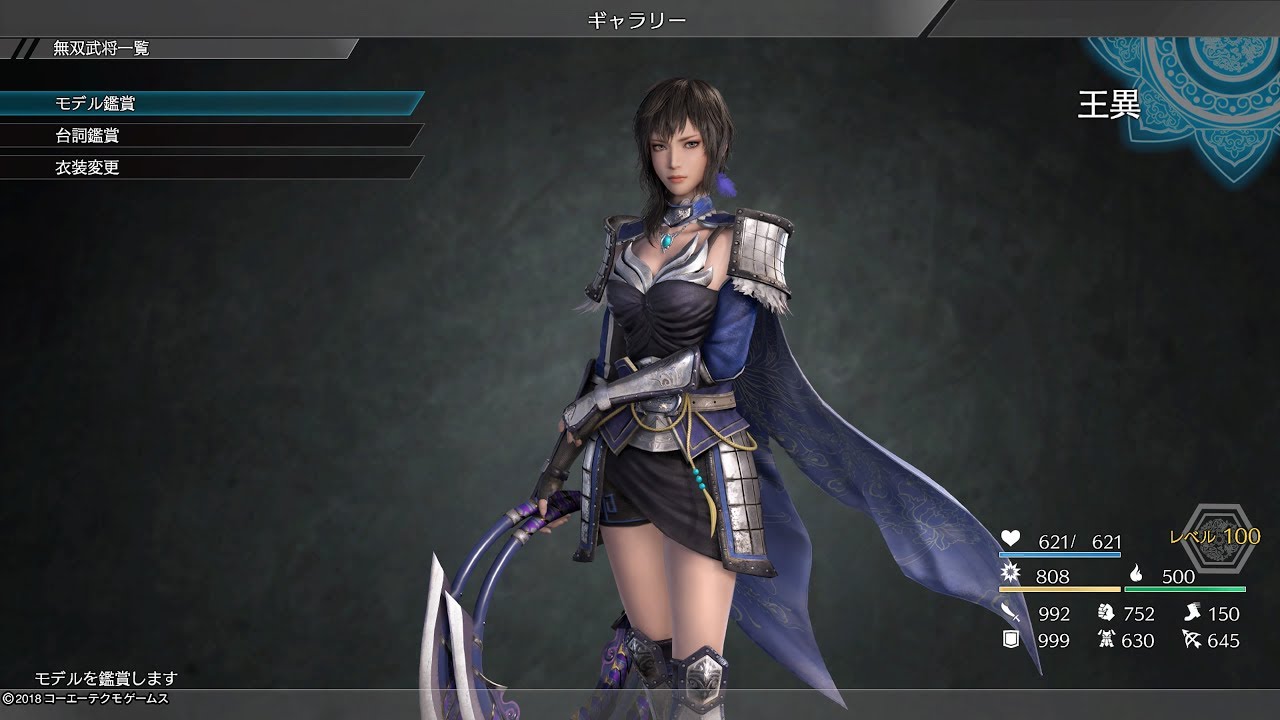Choose the 衣装変更 menu entry
The height and width of the screenshot is (720, 1280).
click(x=88, y=168)
